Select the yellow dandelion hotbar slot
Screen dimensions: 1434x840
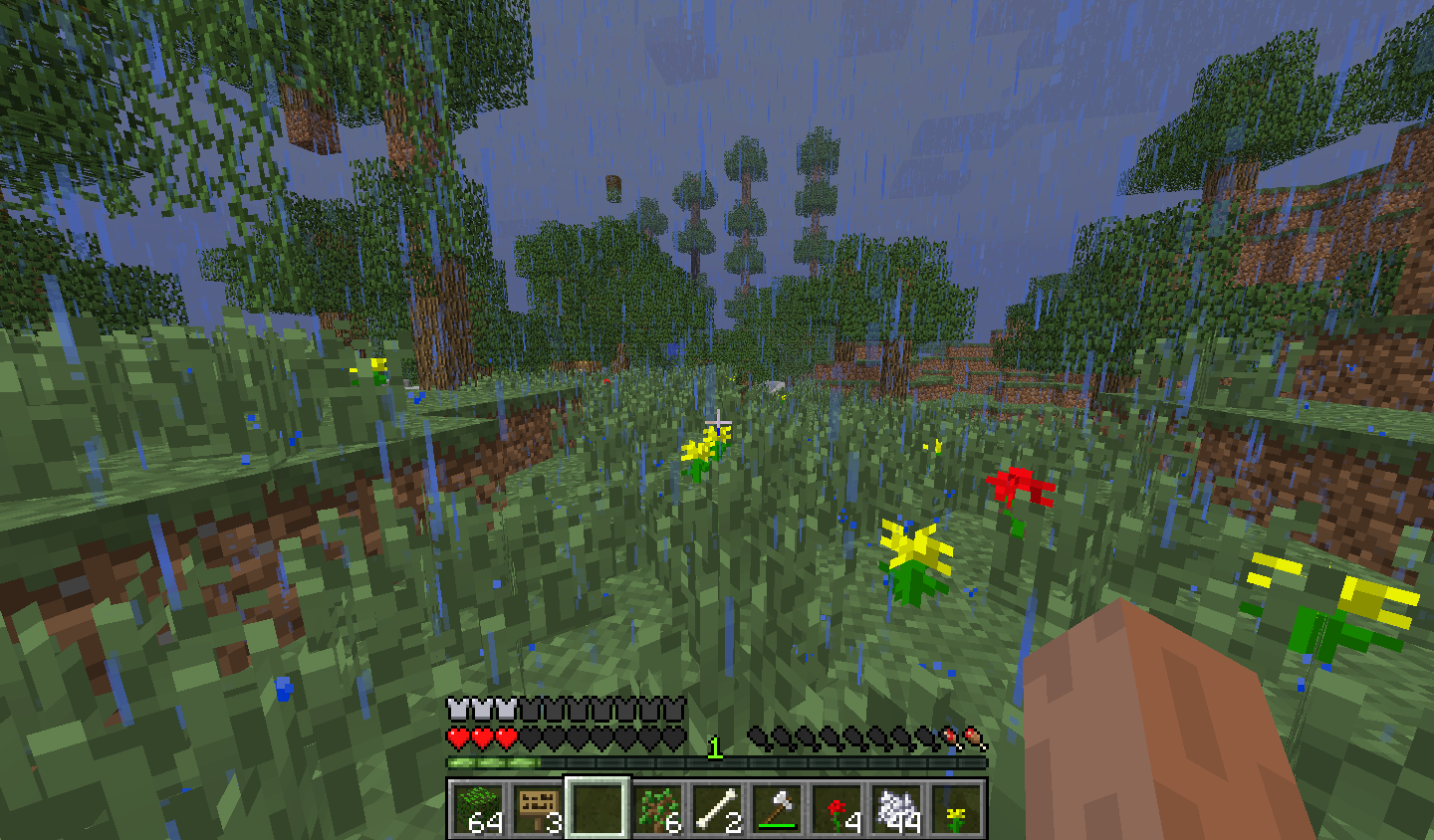pos(956,807)
